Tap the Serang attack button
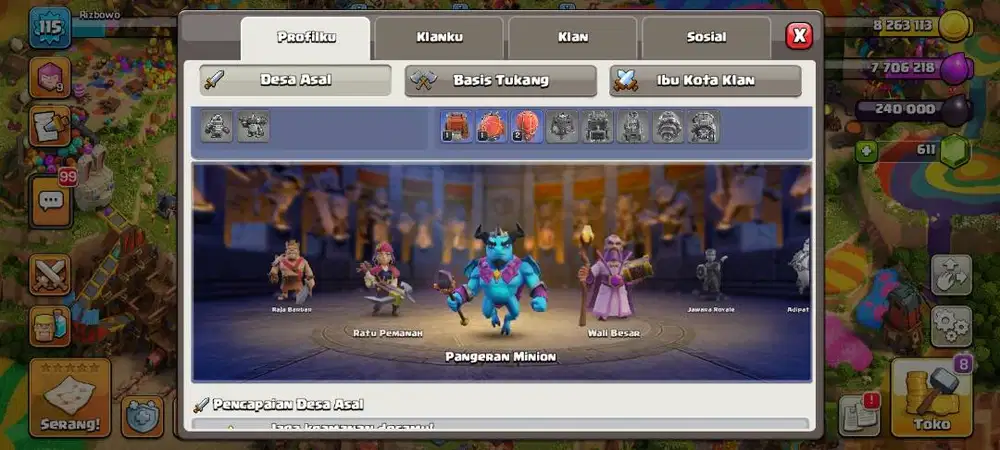This screenshot has width=1000, height=450. point(69,398)
